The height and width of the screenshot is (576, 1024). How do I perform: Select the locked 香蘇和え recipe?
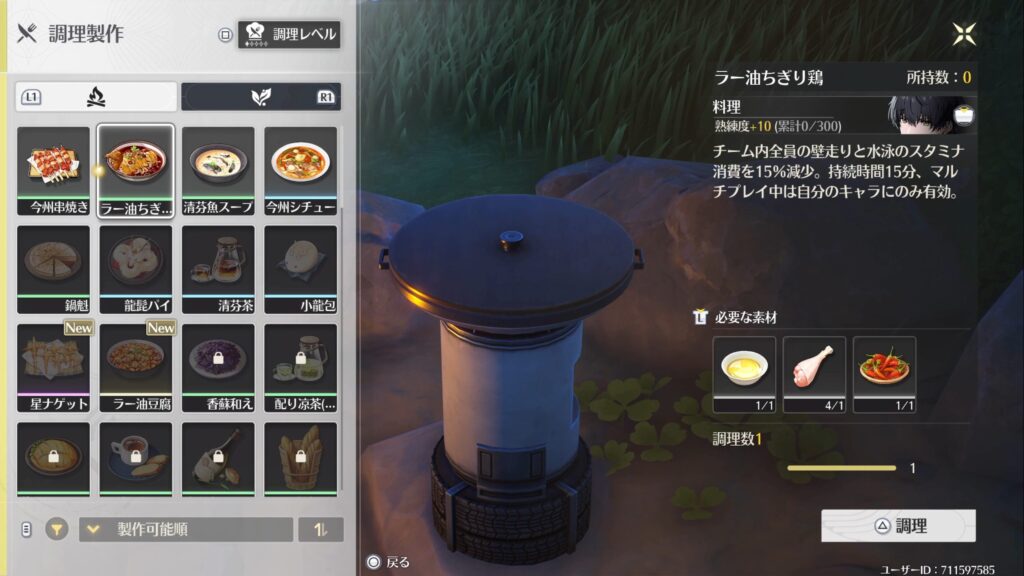coord(218,364)
